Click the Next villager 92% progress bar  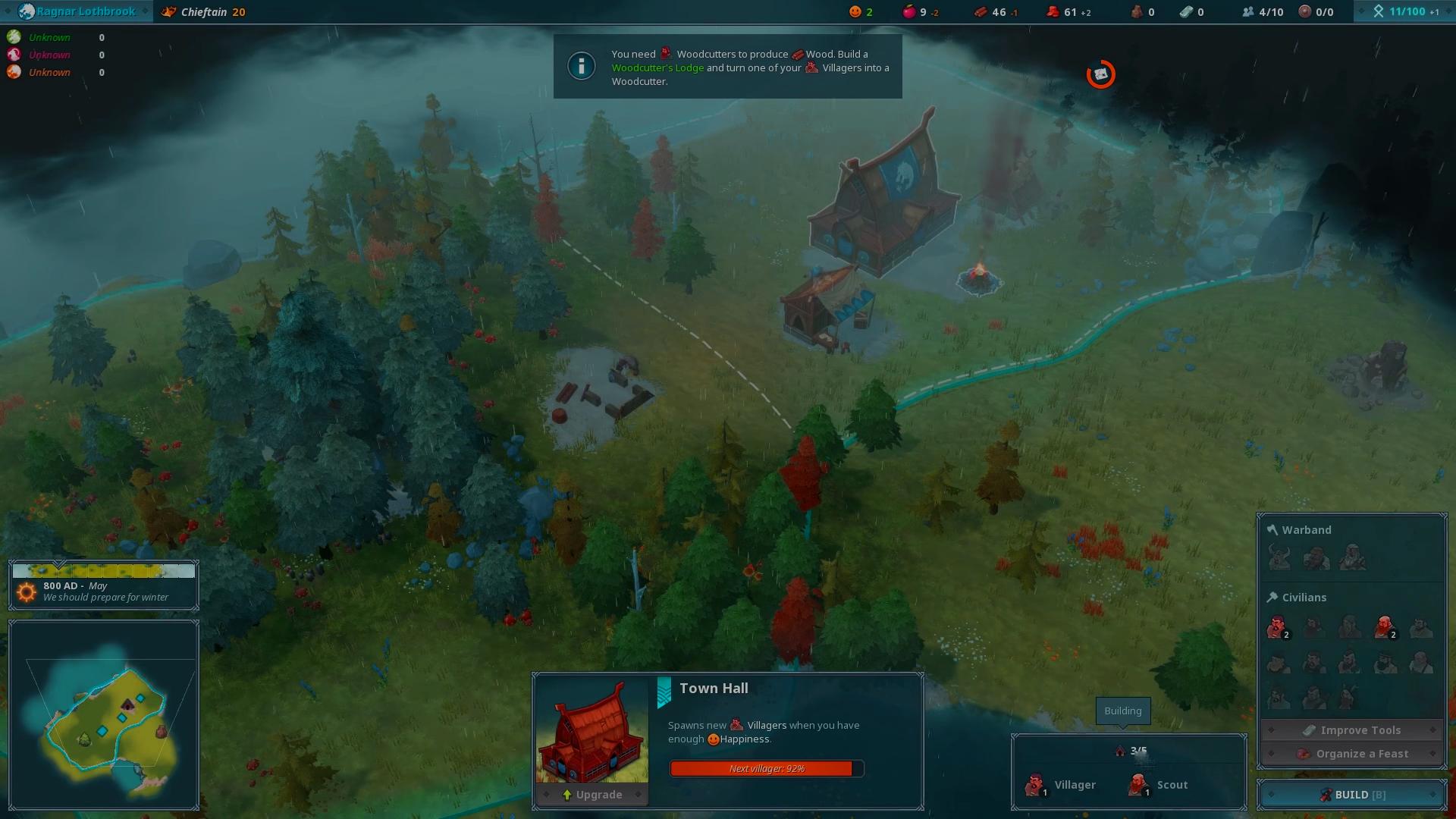pyautogui.click(x=766, y=768)
